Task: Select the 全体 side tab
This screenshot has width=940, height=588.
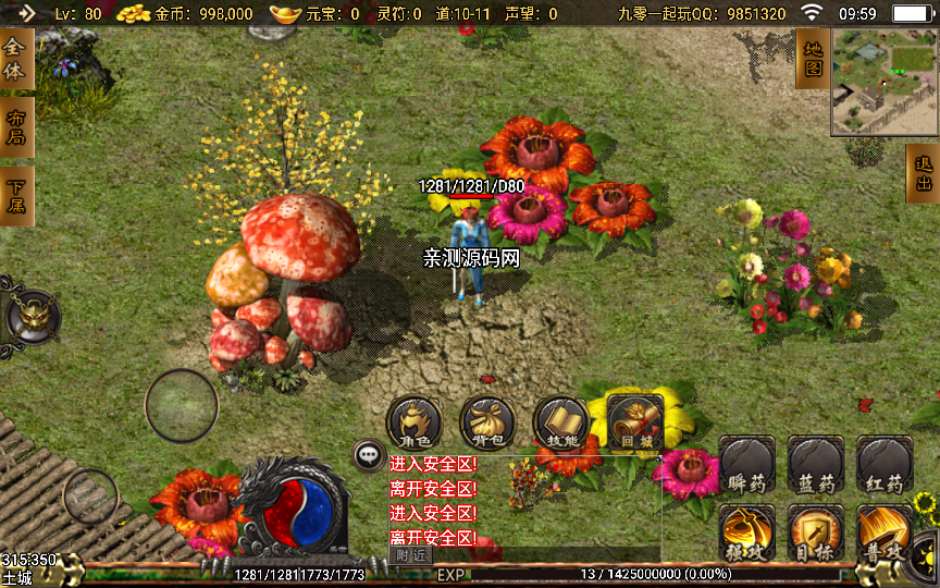Action: pyautogui.click(x=16, y=58)
